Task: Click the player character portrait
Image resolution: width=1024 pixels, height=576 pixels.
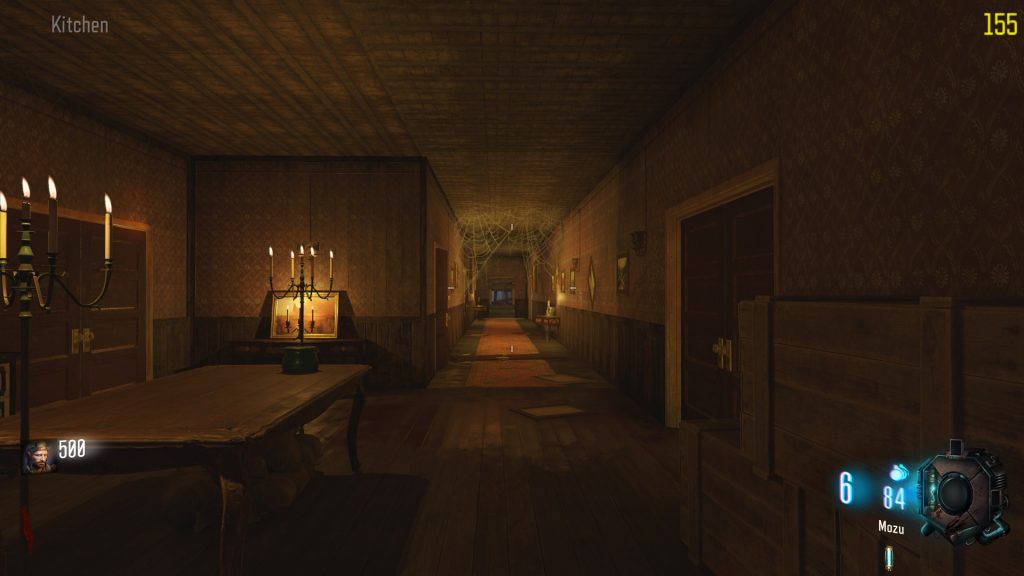Action: 38,456
